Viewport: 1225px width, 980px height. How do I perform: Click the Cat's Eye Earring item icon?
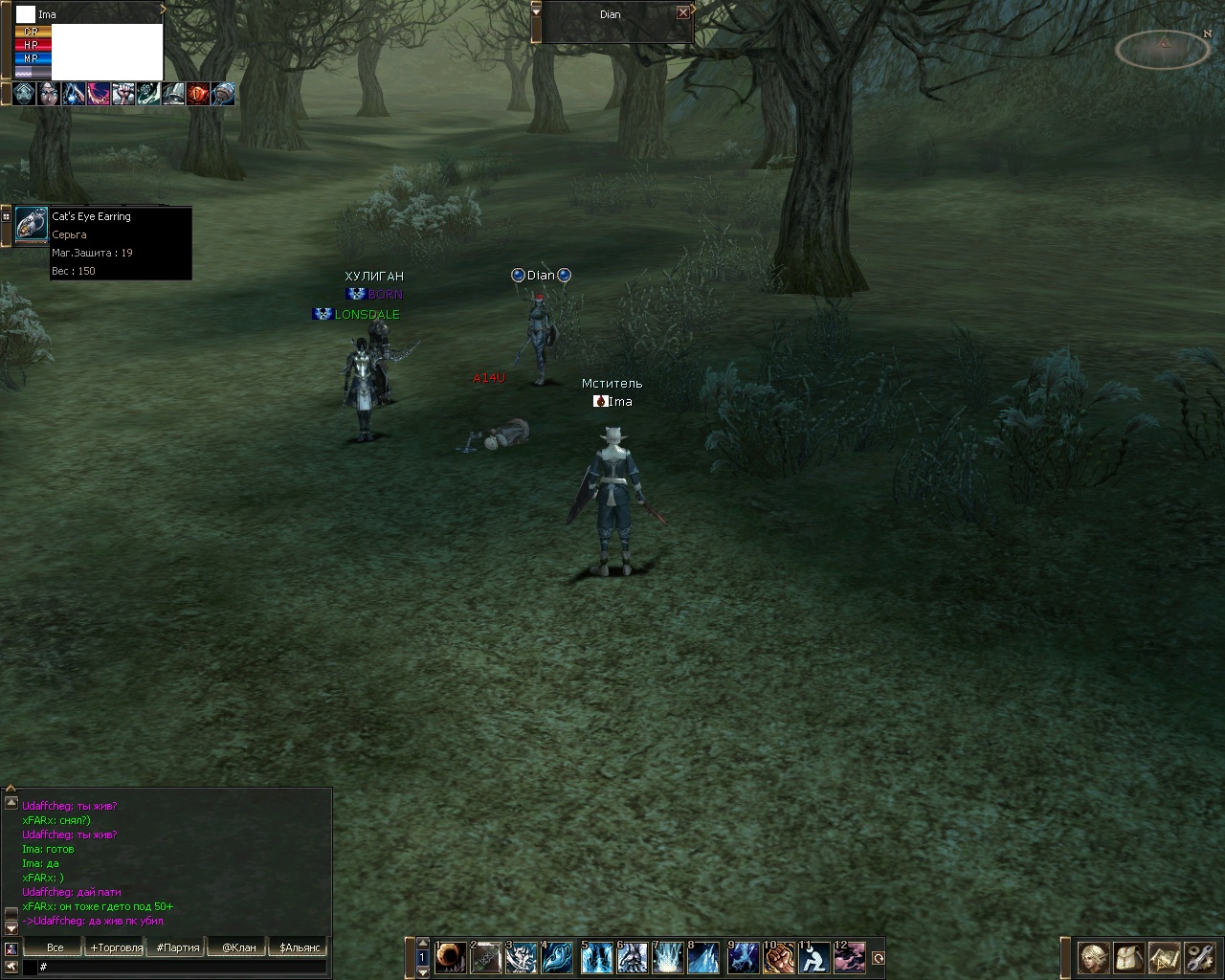pyautogui.click(x=32, y=225)
